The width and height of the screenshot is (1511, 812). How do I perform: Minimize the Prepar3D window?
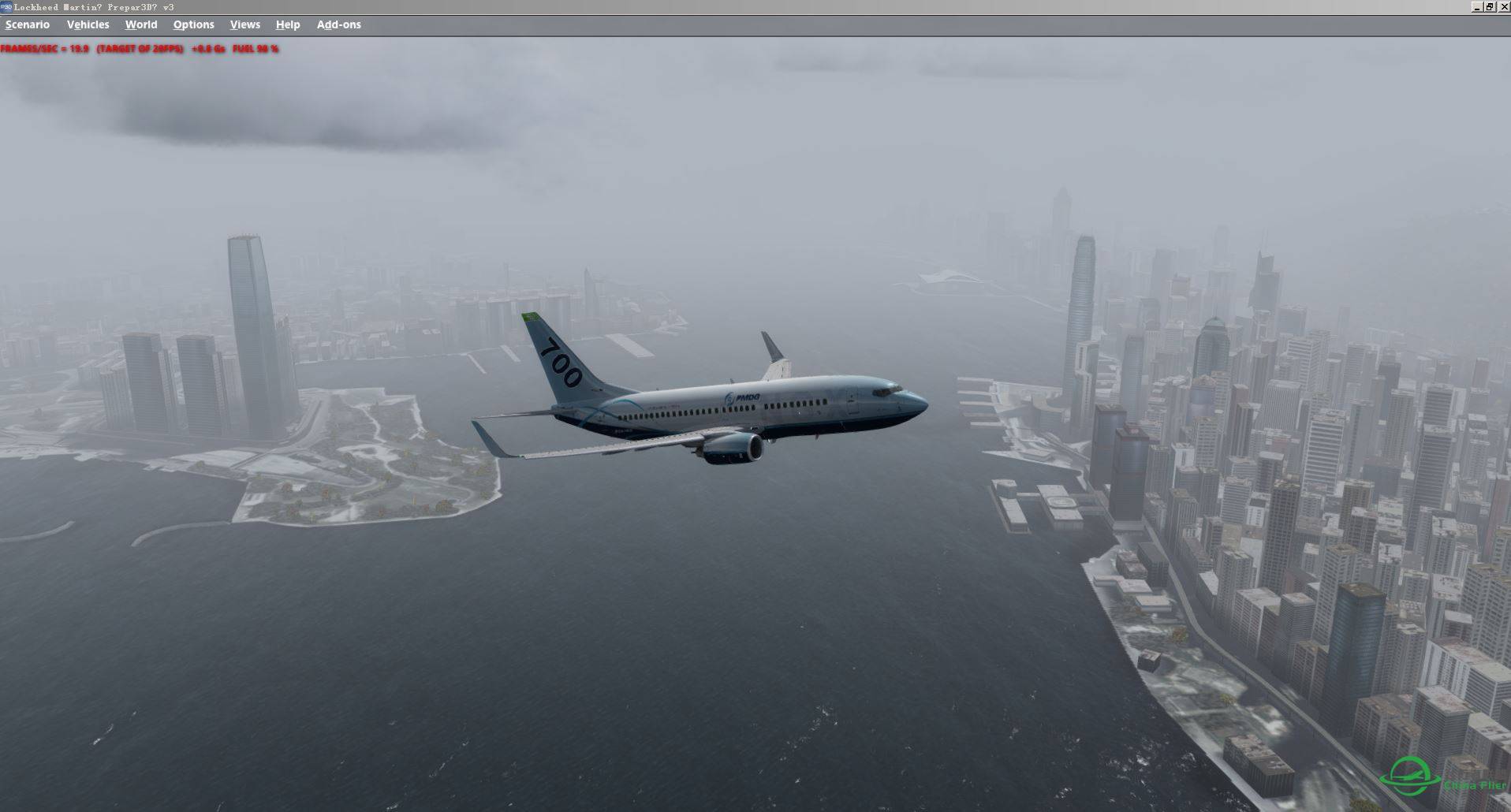pos(1476,6)
